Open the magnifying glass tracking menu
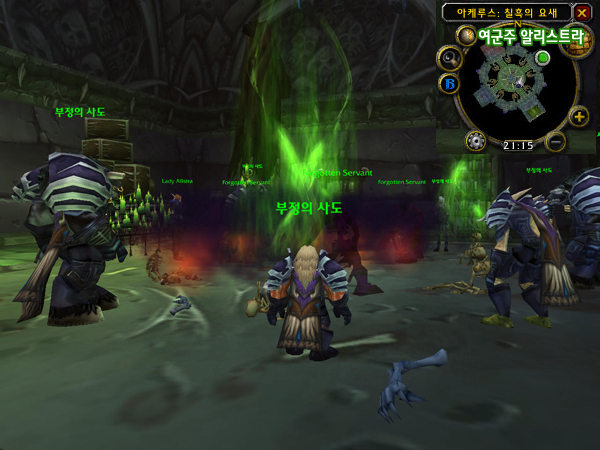600x450 pixels. pos(449,58)
